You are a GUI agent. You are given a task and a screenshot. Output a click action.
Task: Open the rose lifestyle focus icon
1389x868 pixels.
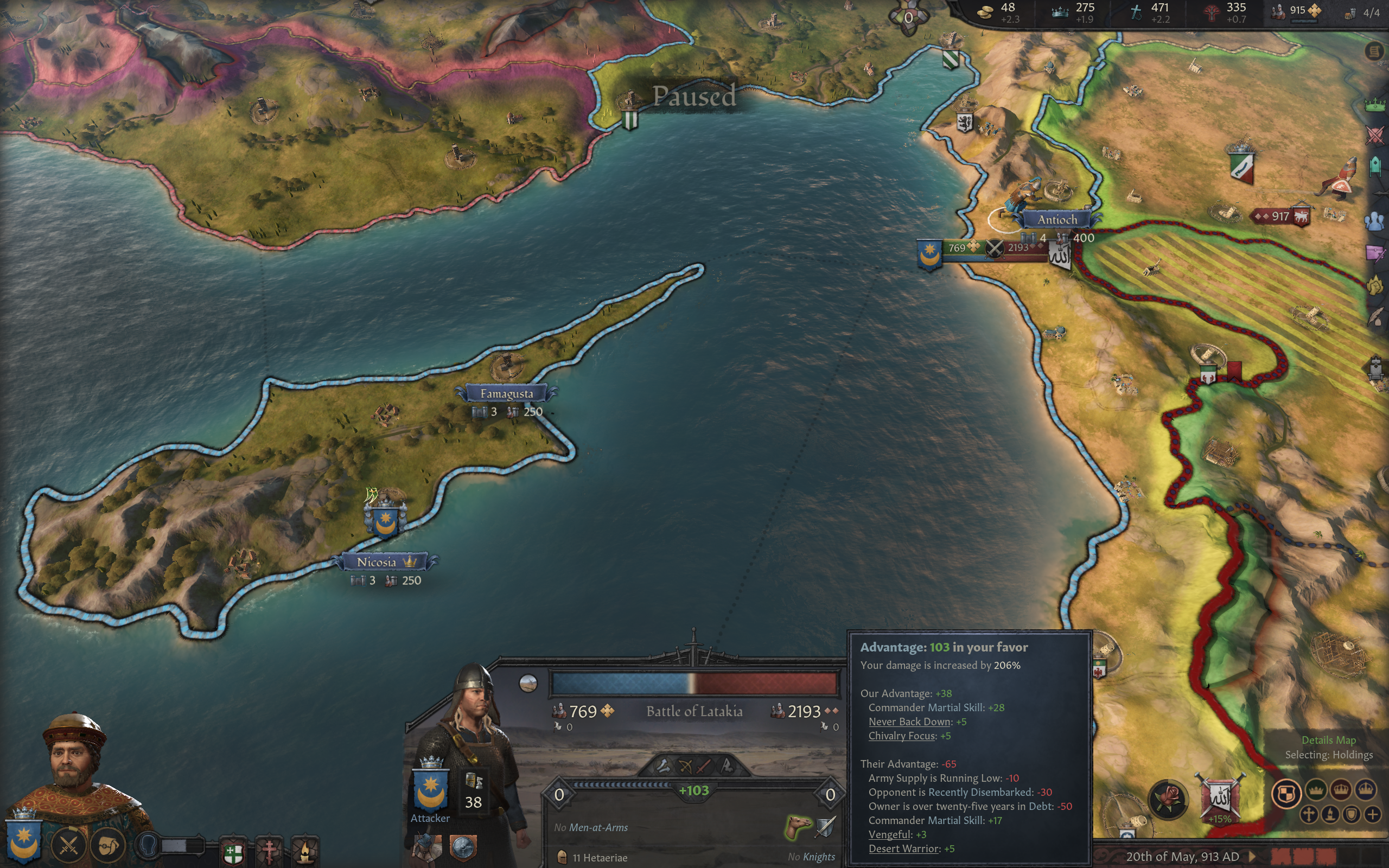1168,798
